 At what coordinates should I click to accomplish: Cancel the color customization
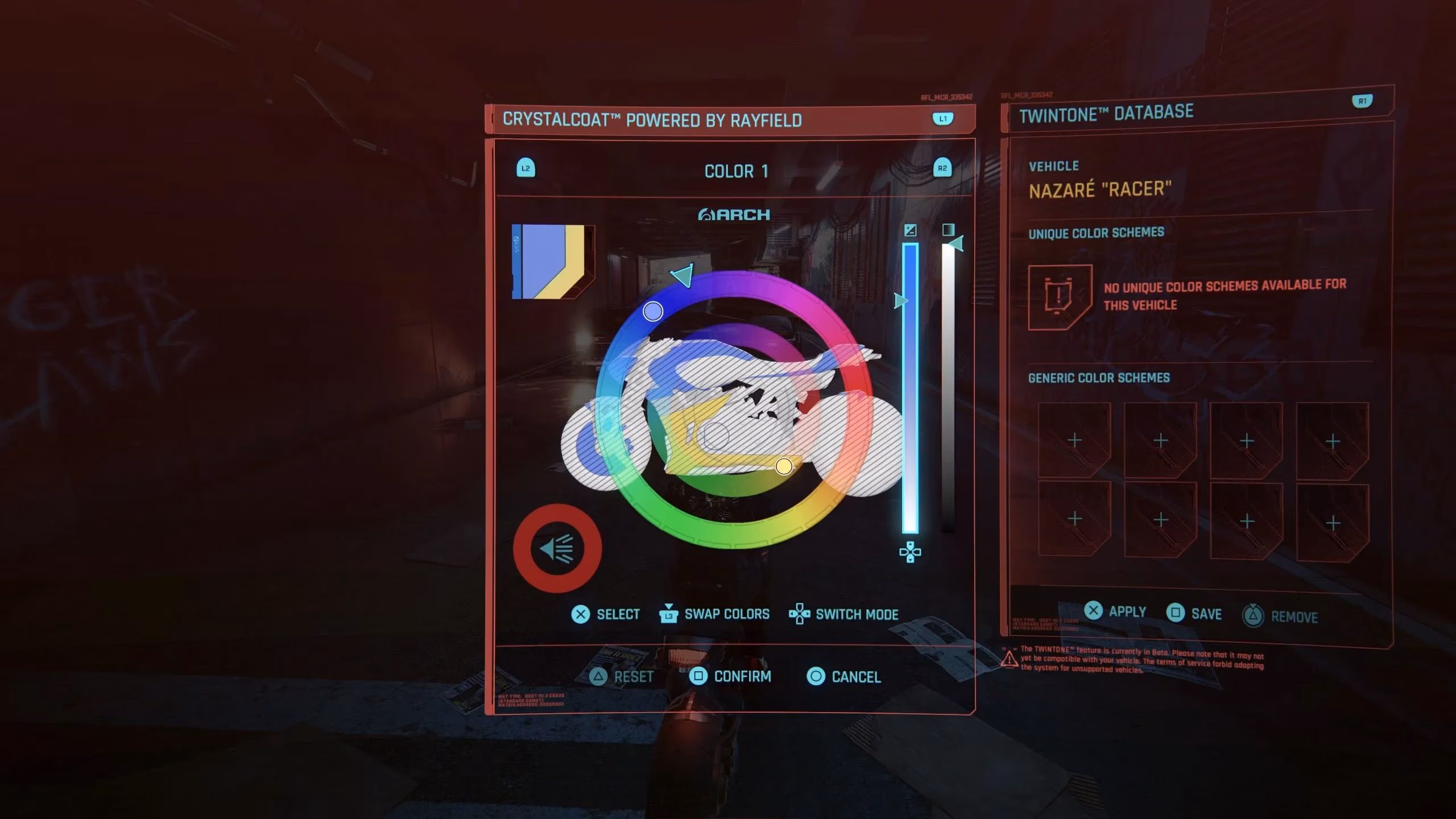point(845,677)
